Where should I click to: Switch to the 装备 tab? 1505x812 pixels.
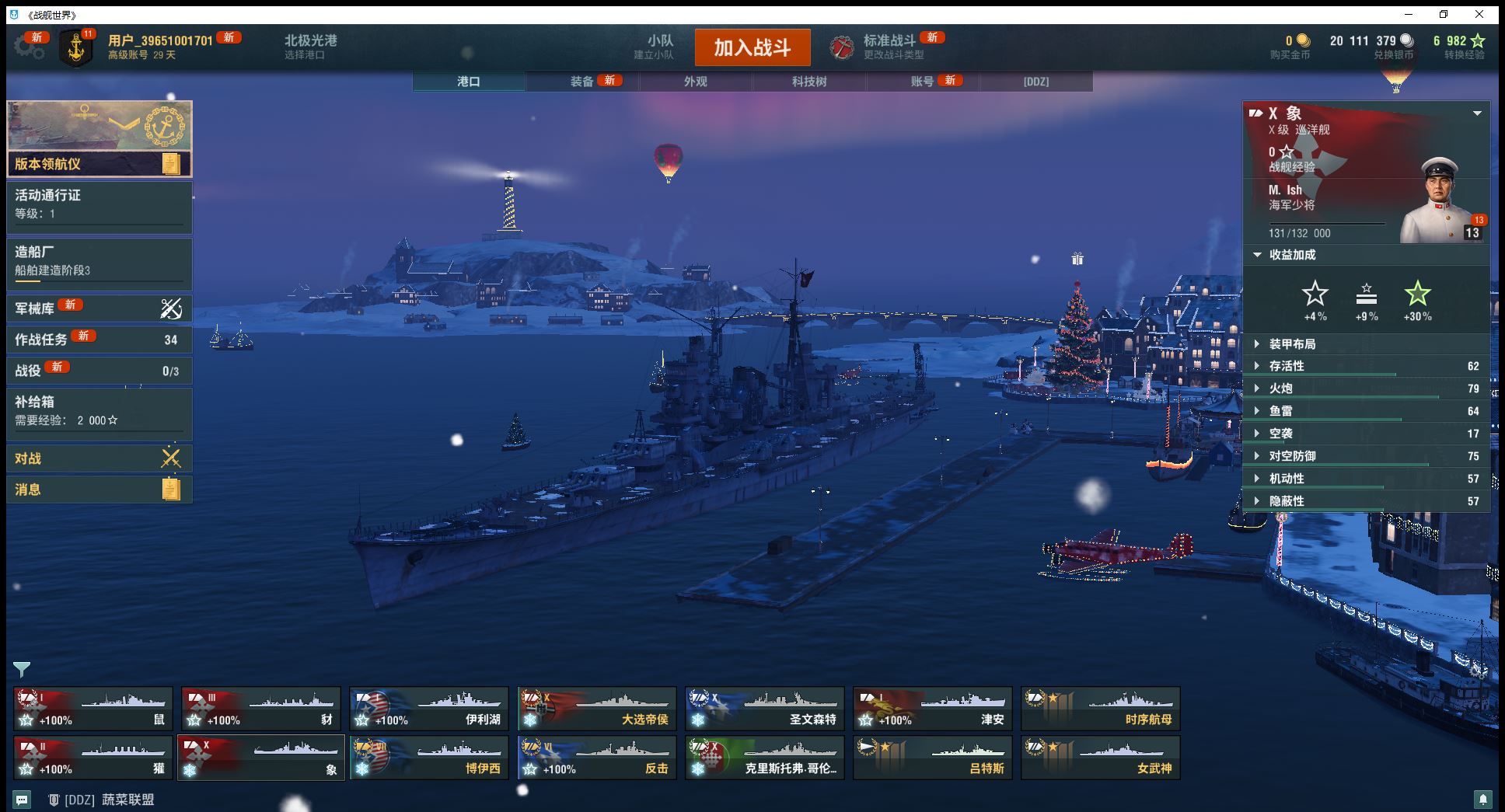[582, 82]
